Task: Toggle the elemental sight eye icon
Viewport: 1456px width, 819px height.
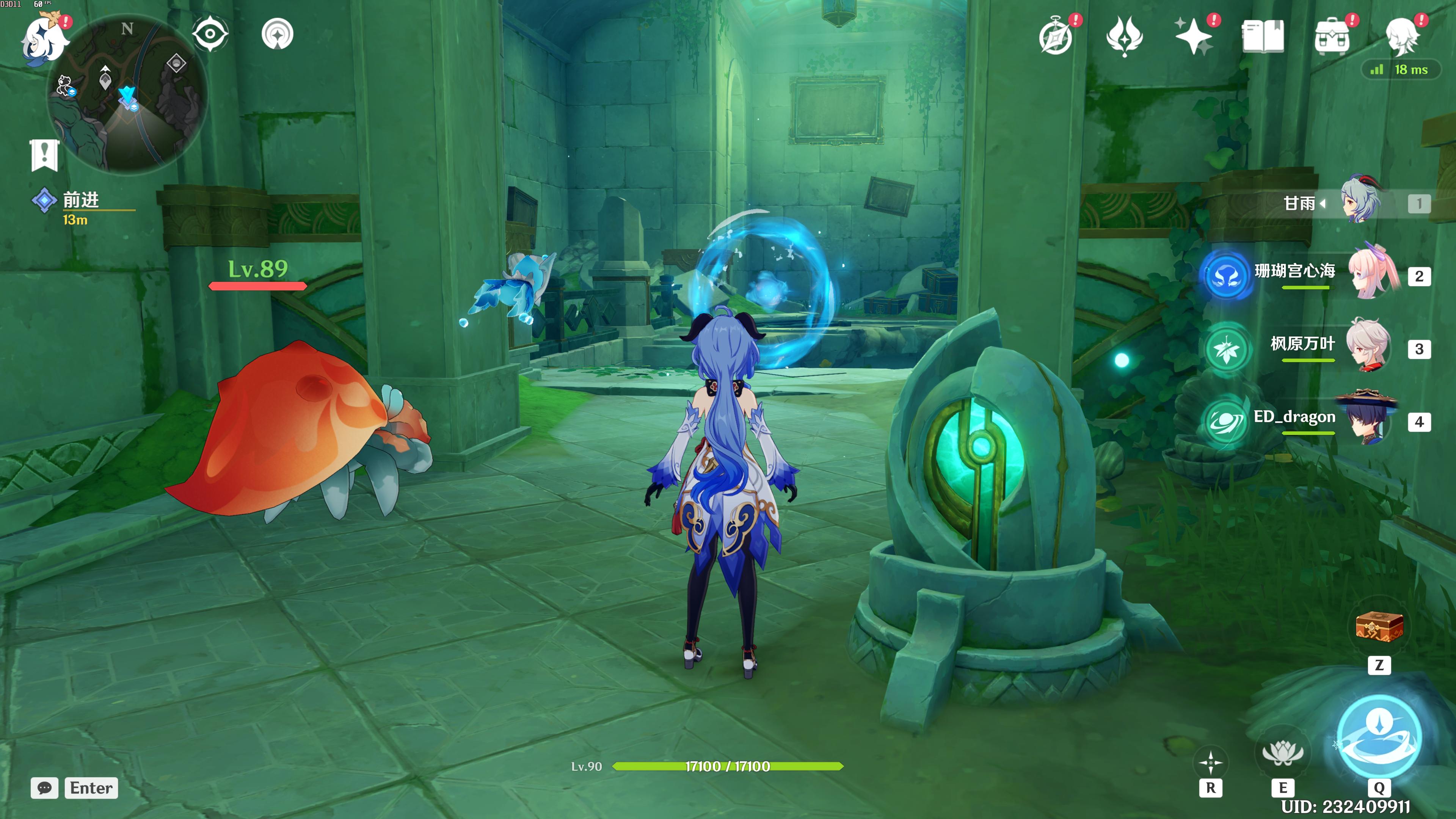Action: [x=210, y=34]
